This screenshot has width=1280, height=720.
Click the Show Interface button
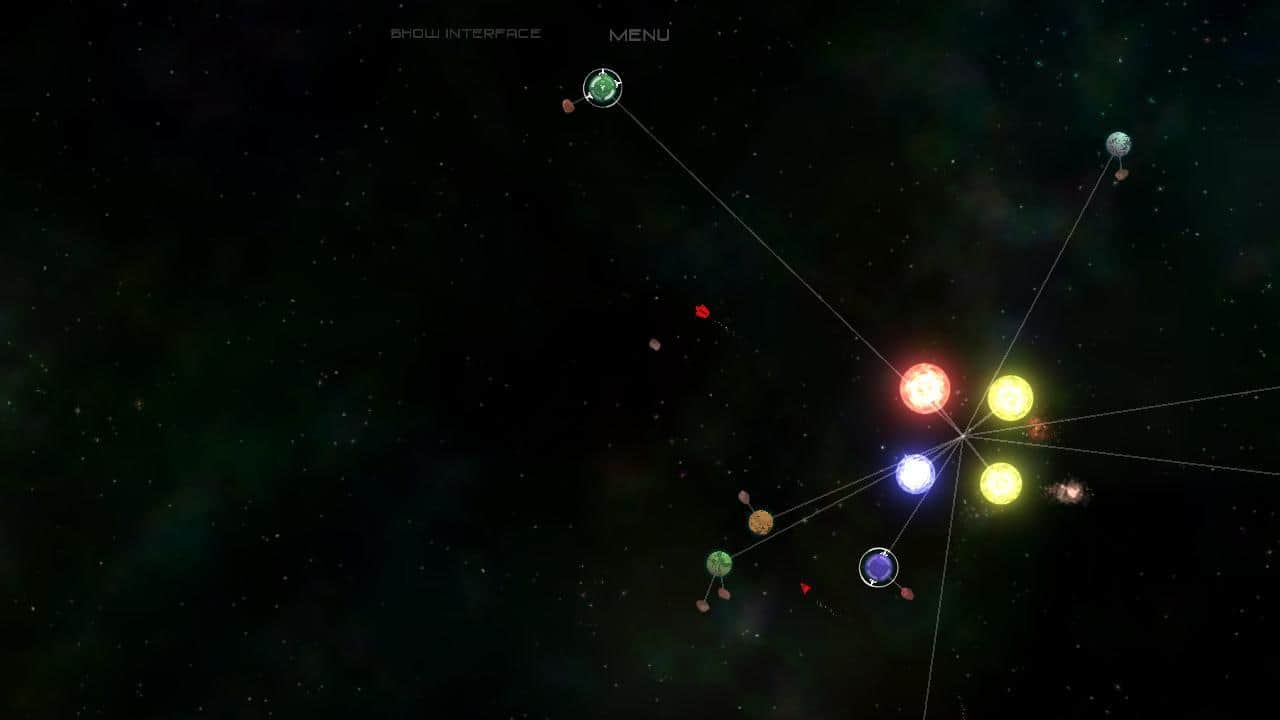point(466,32)
